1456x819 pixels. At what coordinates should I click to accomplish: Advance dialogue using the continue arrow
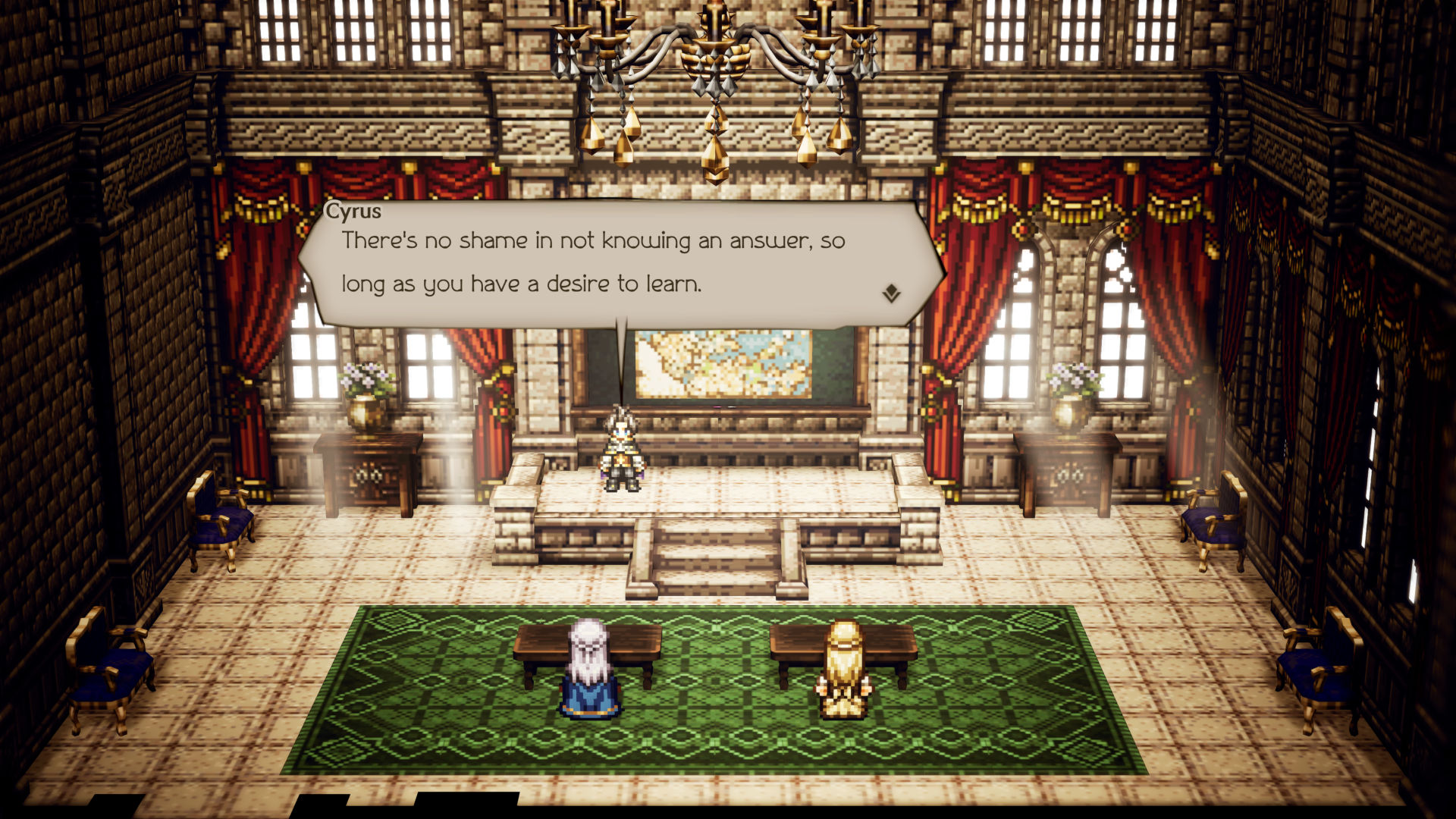pyautogui.click(x=891, y=293)
